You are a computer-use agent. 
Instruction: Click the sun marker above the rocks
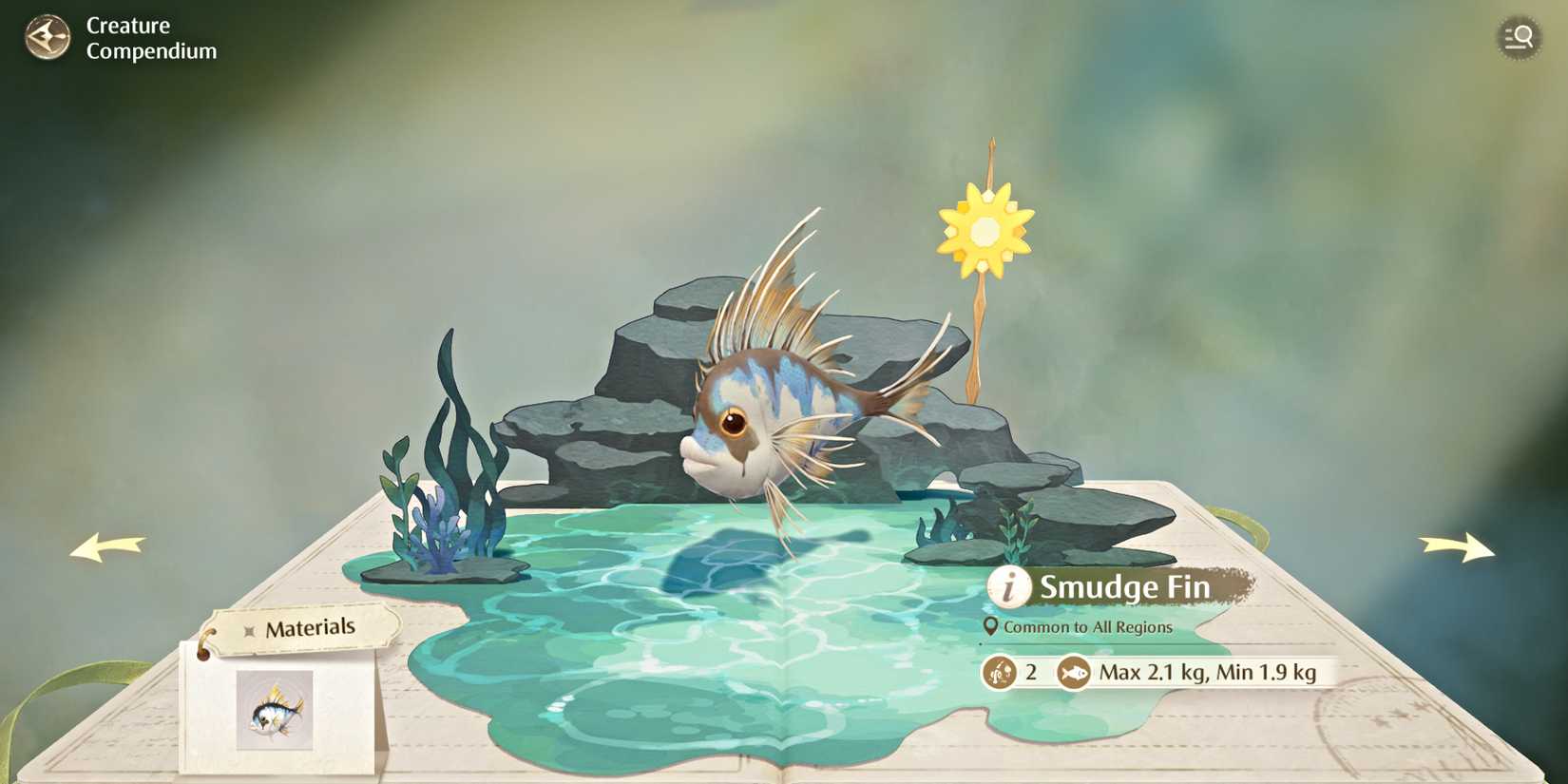pyautogui.click(x=986, y=228)
